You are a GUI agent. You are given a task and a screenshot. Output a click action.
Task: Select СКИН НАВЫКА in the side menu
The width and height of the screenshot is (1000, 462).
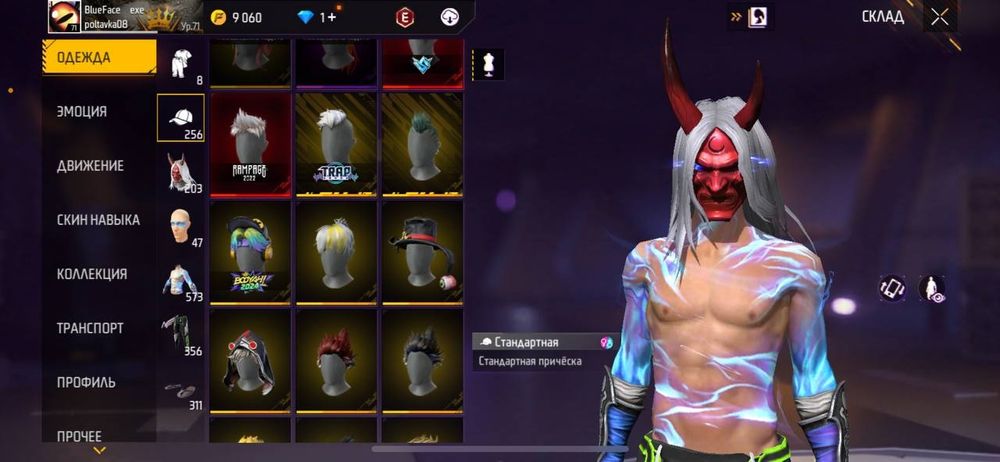click(x=98, y=220)
